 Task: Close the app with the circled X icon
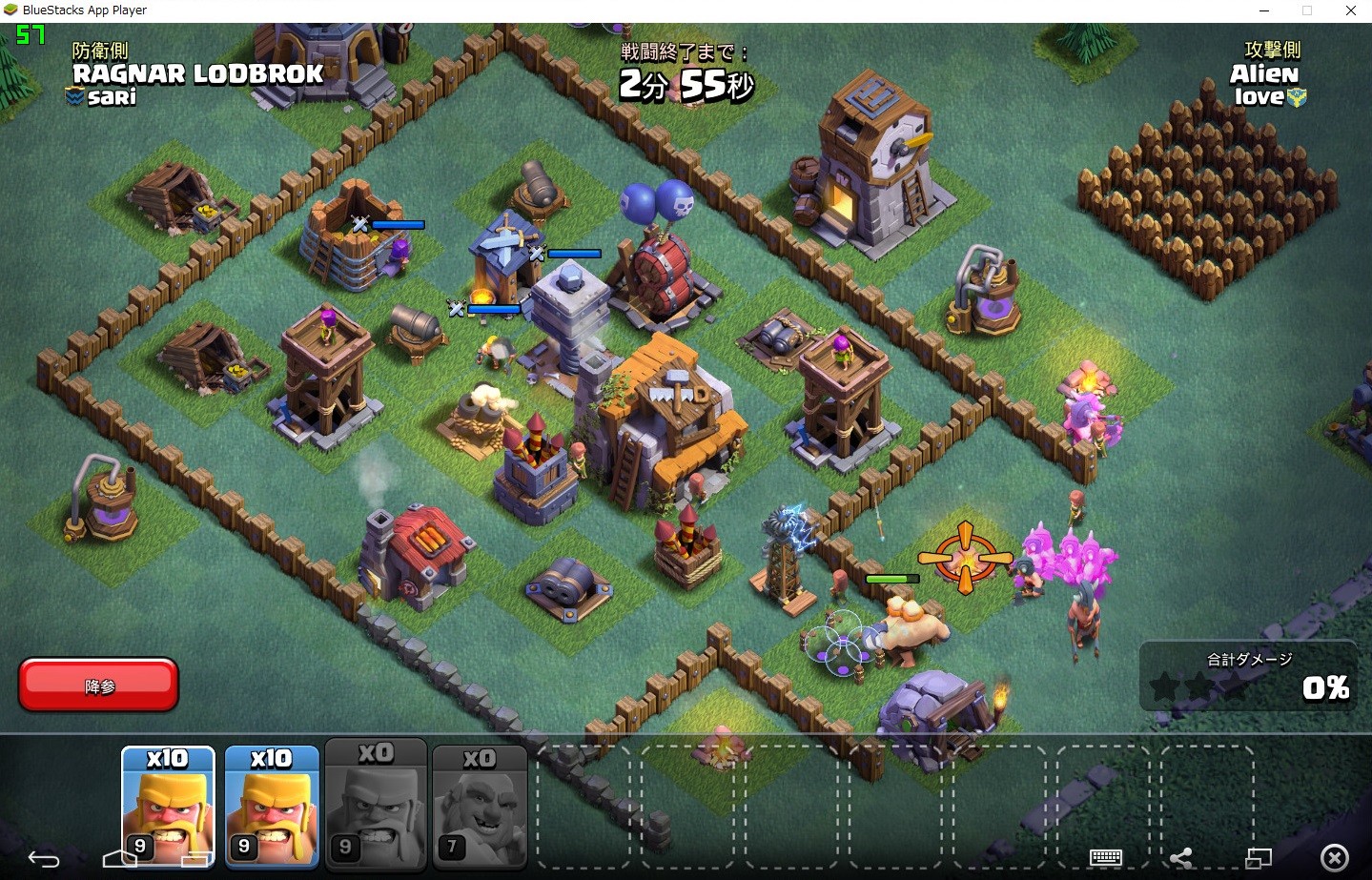[x=1335, y=858]
